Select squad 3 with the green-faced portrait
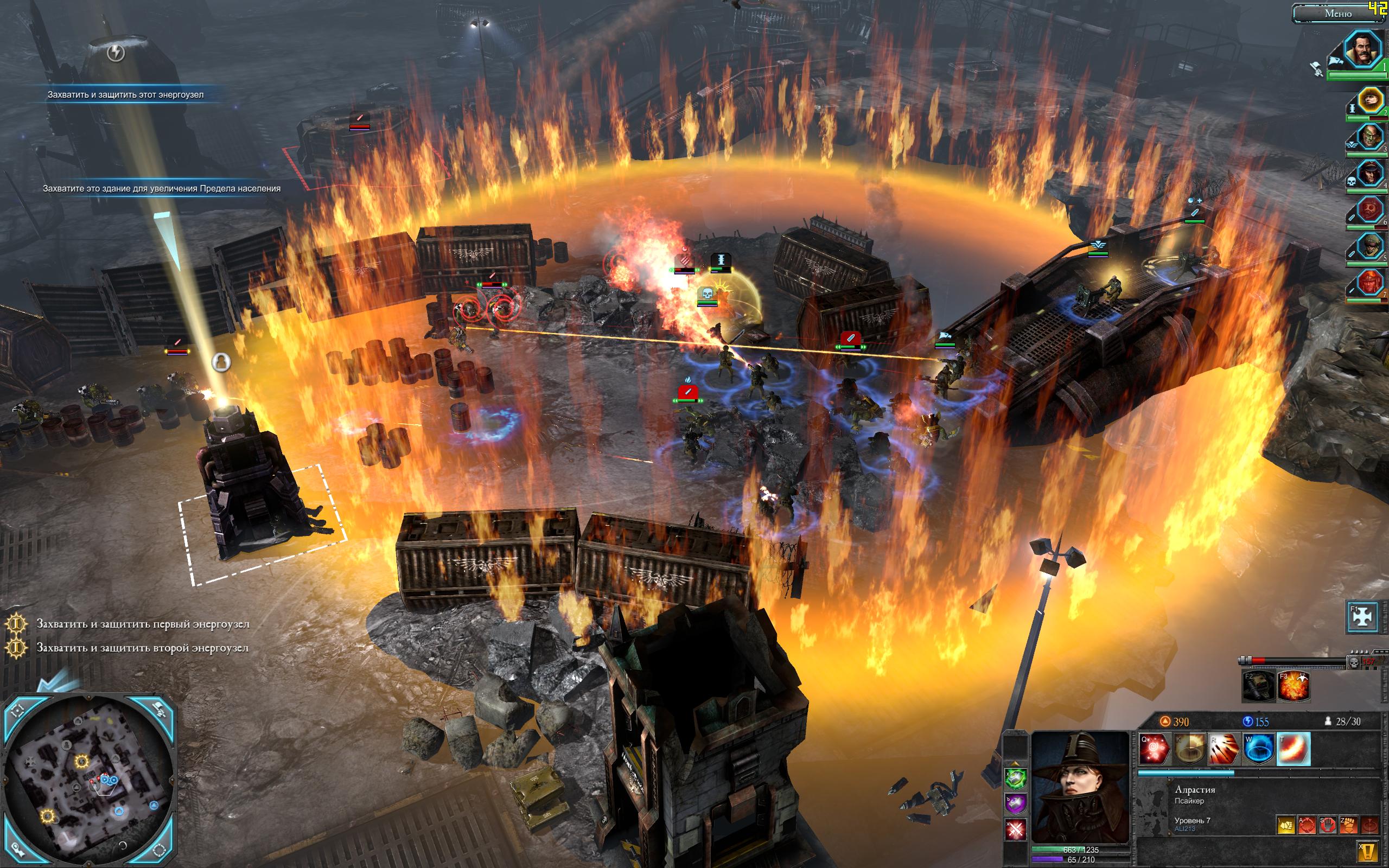The width and height of the screenshot is (1389, 868). 1369,138
